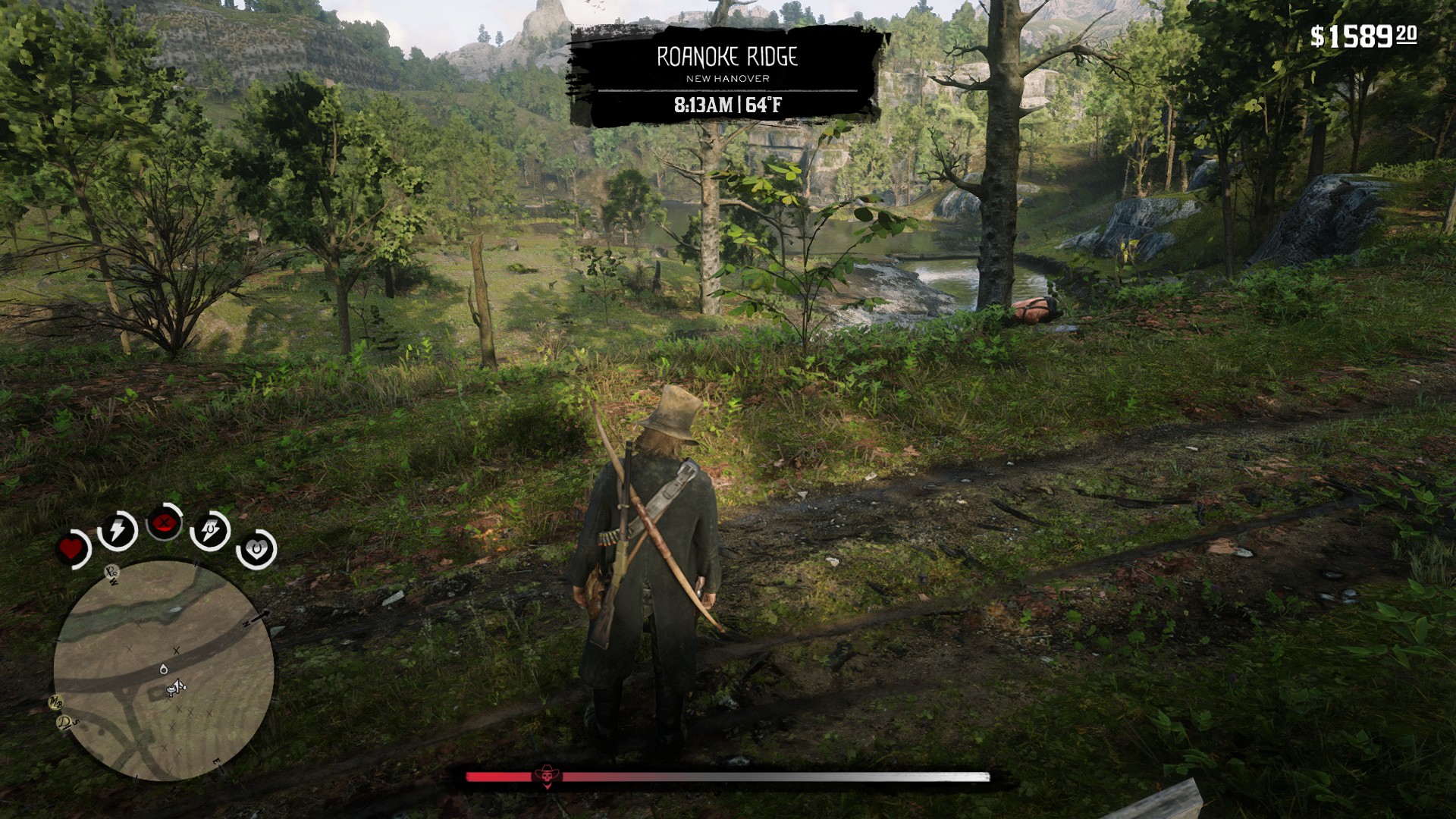Click the N compass letter on the minimap
Viewport: 1456px width, 819px height.
[x=246, y=624]
